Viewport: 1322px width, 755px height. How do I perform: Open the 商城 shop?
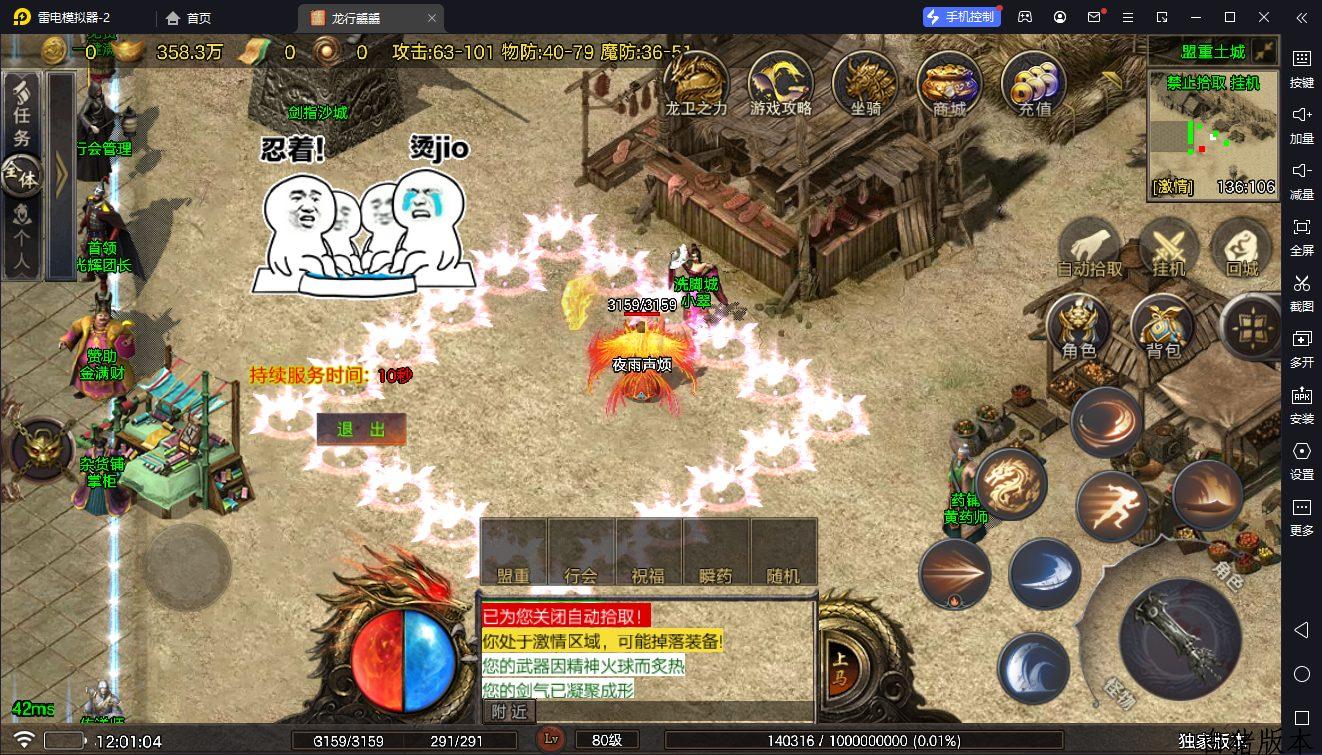949,82
